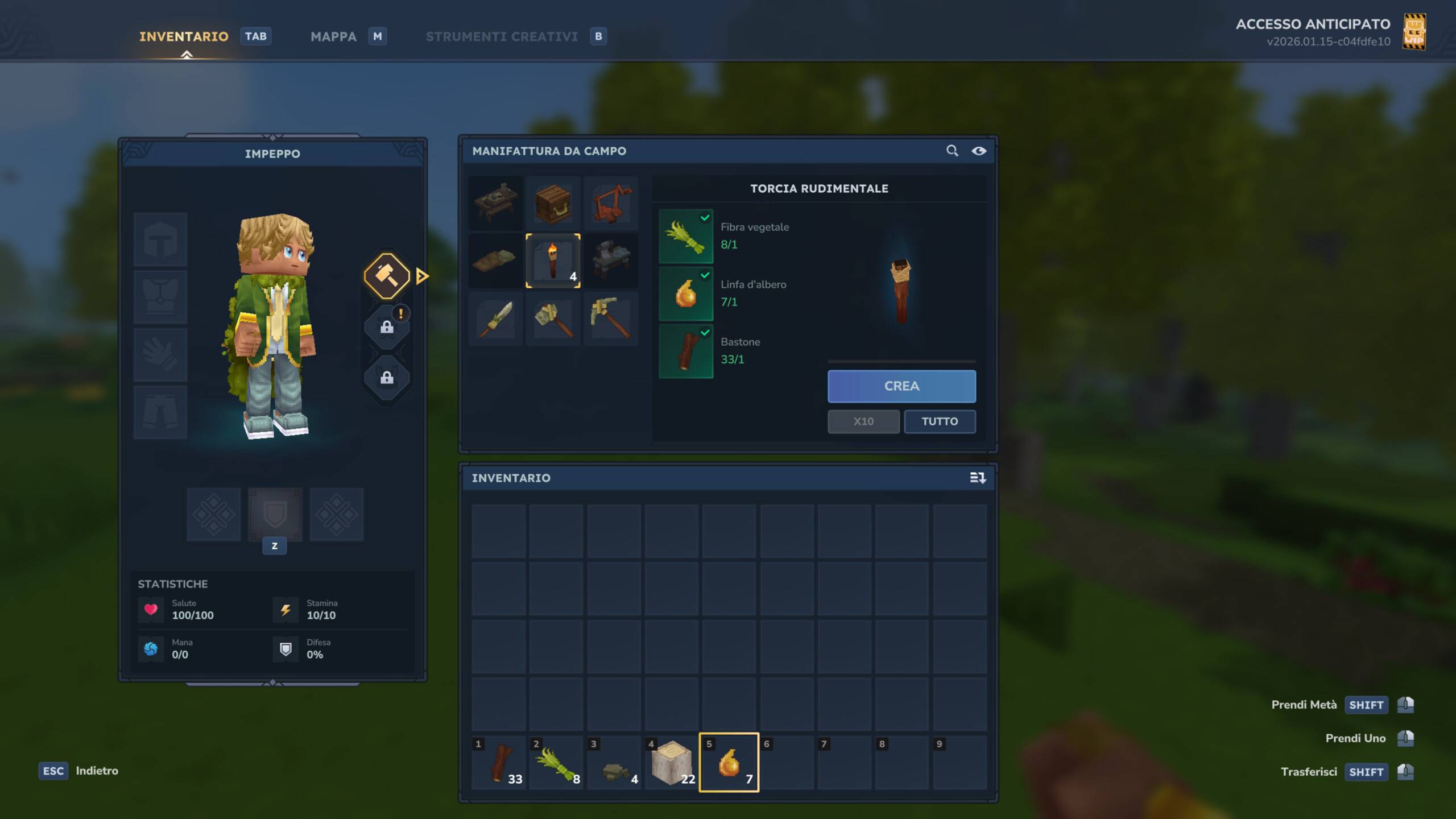Screen dimensions: 1456x819
Task: Select the rudimentary torch recipe
Action: pos(553,260)
